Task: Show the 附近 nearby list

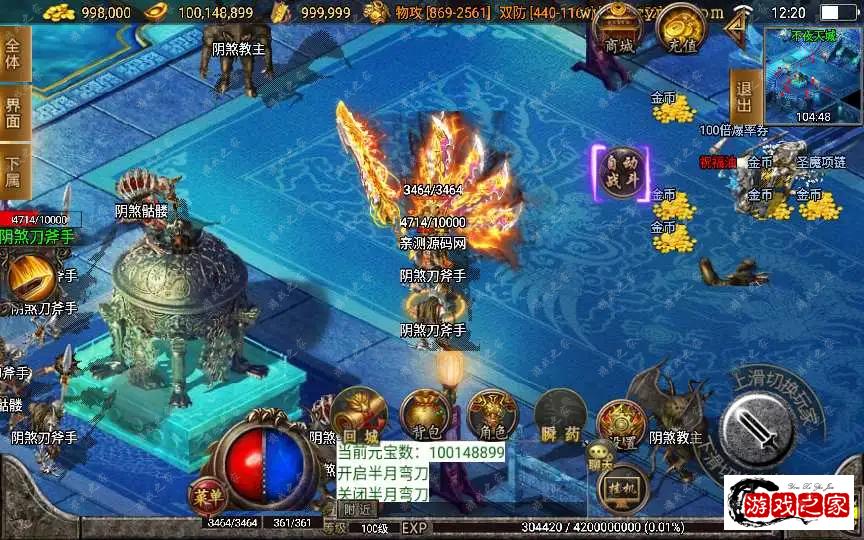Action: 356,508
